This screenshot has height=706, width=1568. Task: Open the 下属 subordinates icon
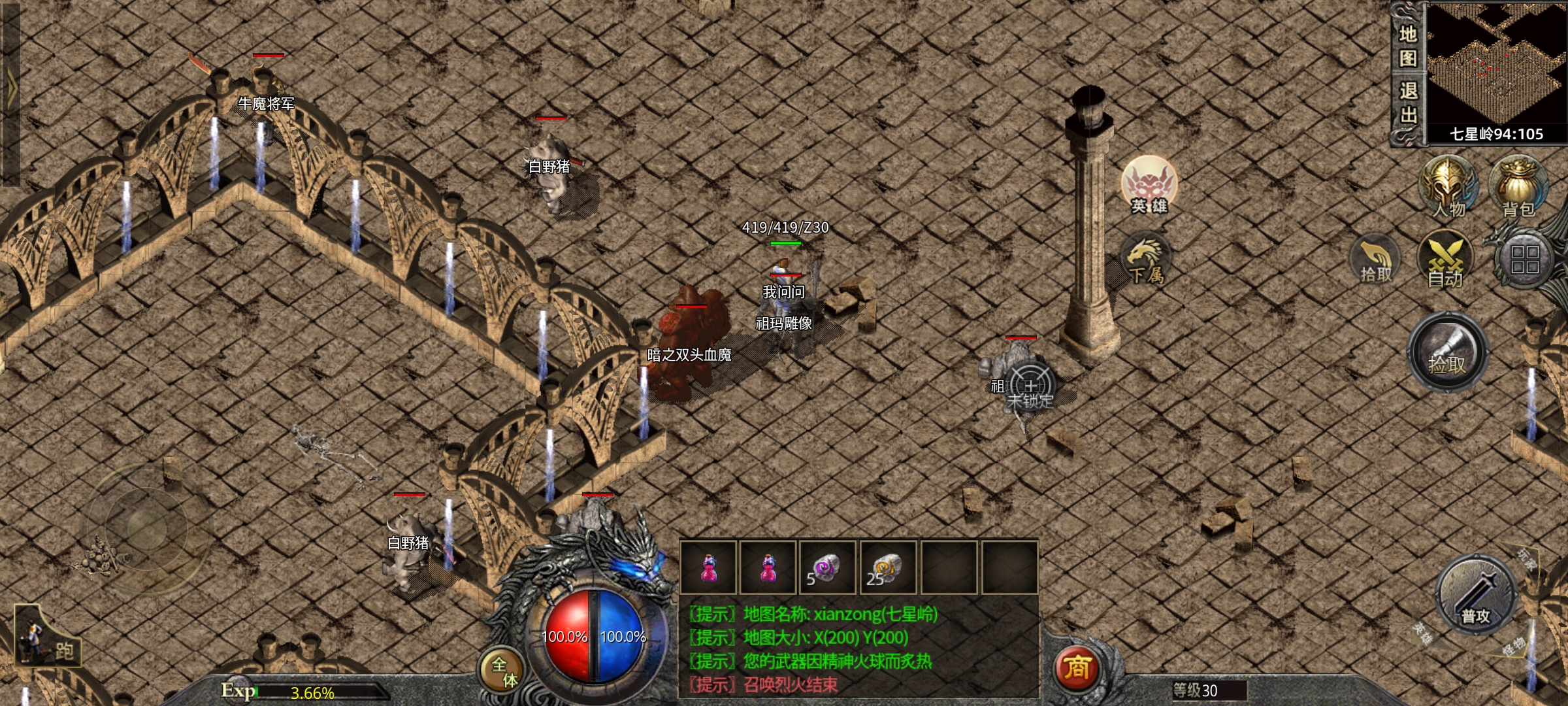pyautogui.click(x=1146, y=261)
